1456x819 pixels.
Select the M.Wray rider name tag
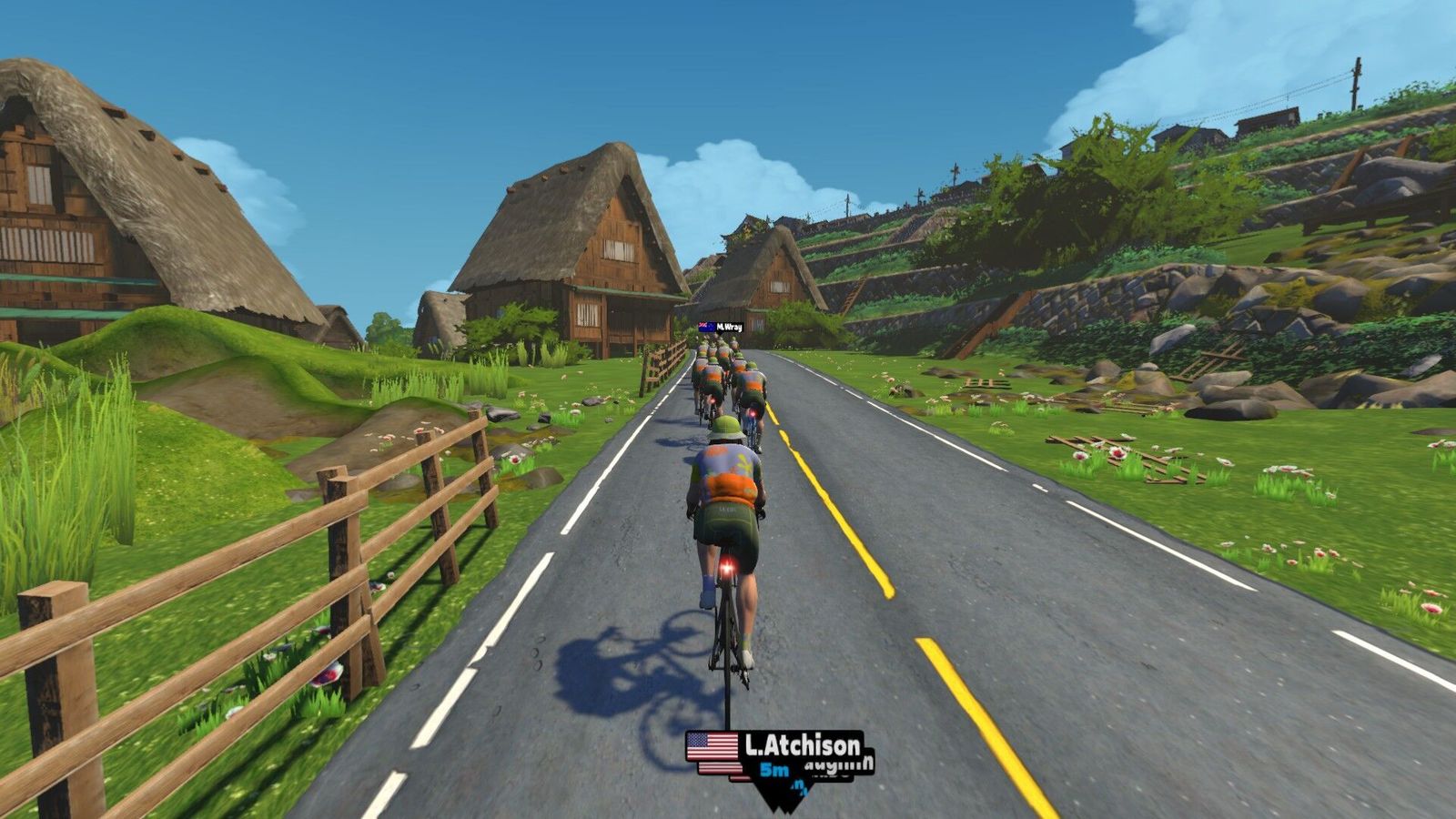pyautogui.click(x=721, y=327)
